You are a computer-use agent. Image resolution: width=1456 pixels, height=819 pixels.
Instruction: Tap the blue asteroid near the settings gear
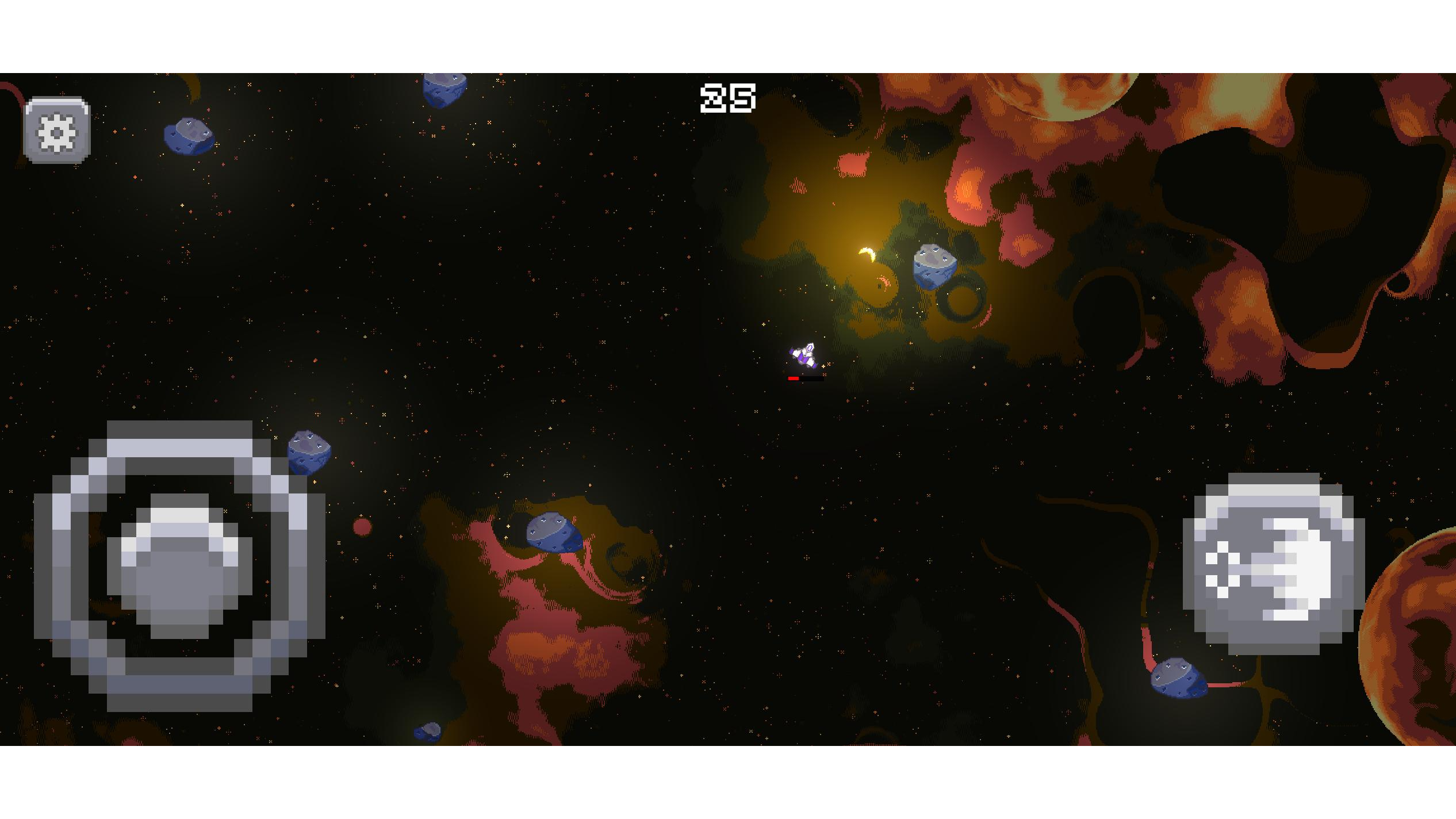pos(190,136)
